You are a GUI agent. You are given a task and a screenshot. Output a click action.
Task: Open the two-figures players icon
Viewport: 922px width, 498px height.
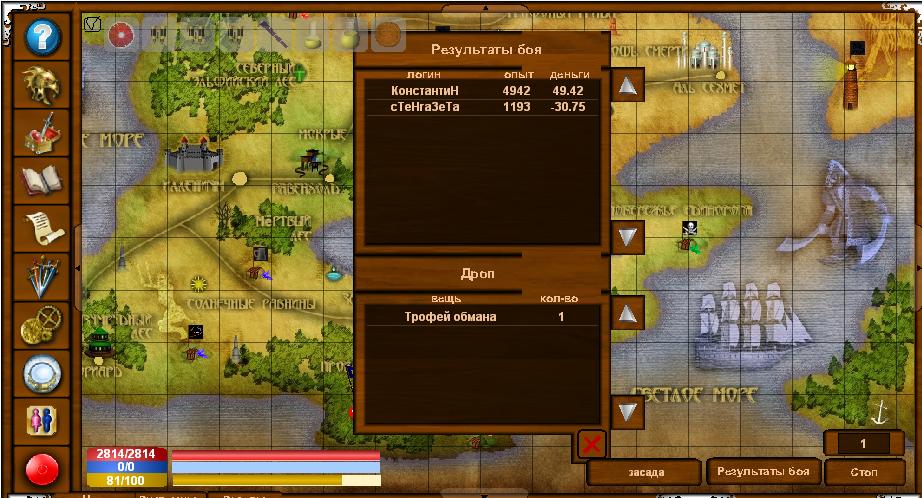coord(42,418)
